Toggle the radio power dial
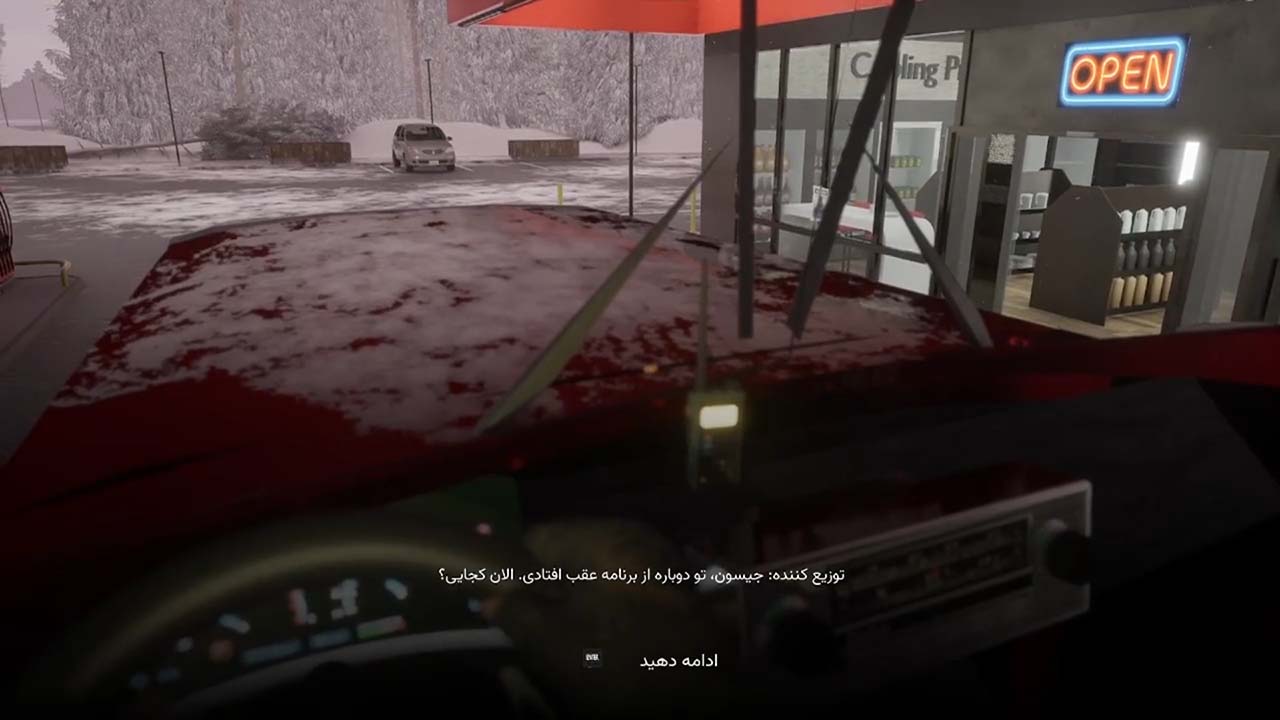This screenshot has width=1280, height=720. (x=793, y=625)
